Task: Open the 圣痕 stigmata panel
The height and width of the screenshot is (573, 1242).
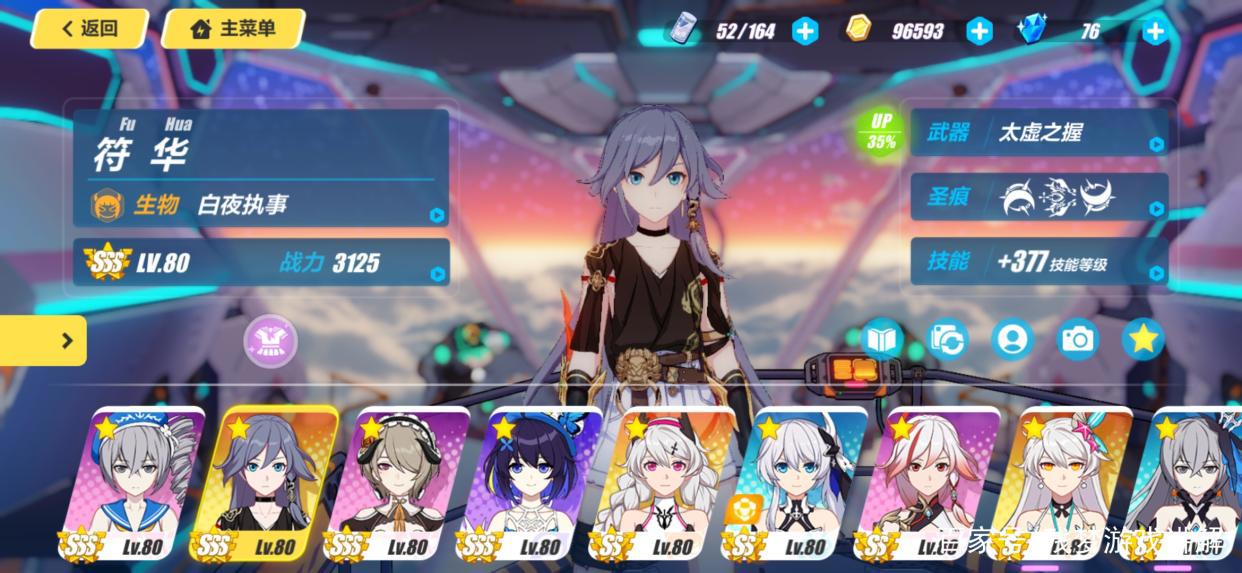Action: (x=1038, y=197)
